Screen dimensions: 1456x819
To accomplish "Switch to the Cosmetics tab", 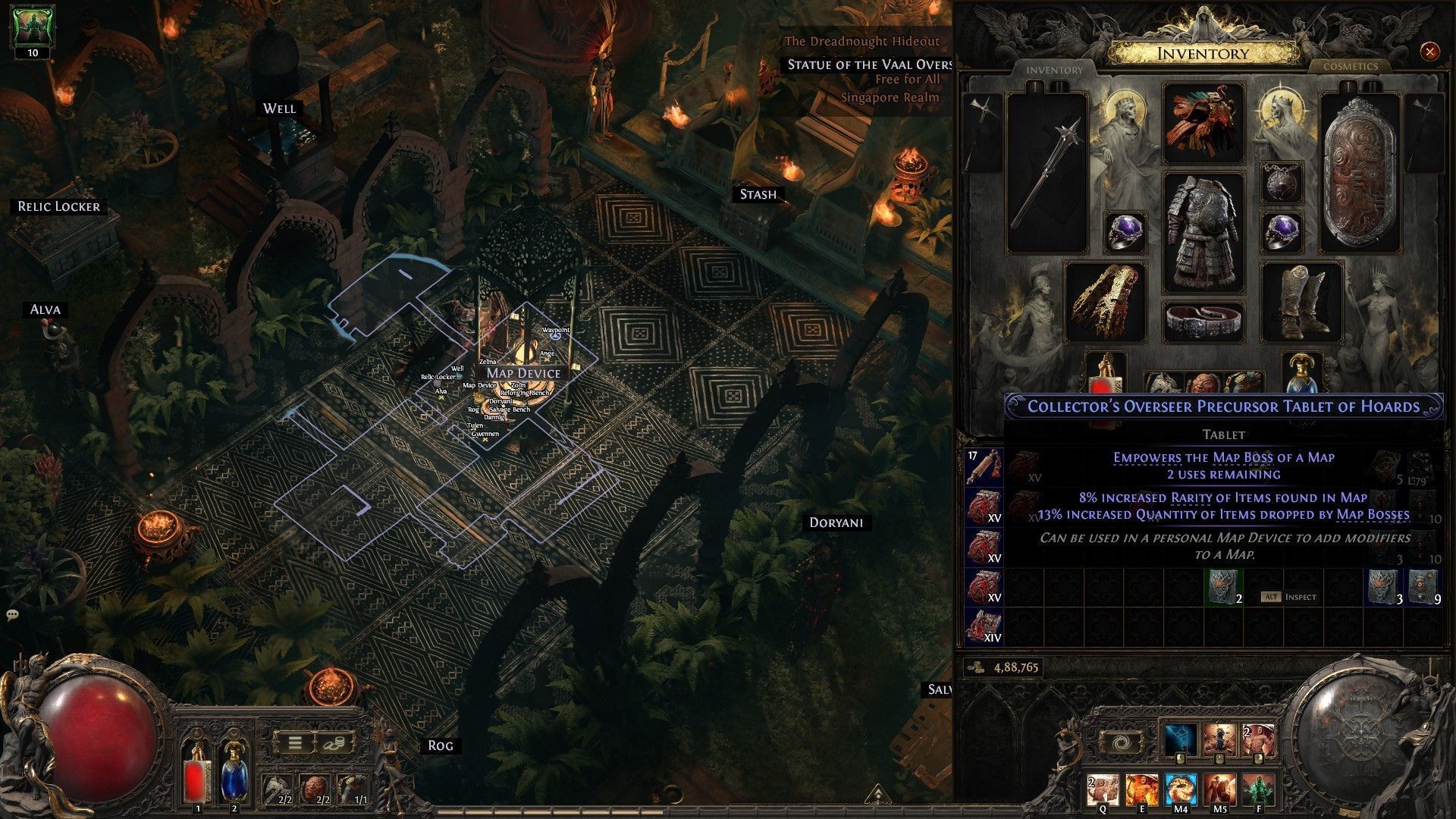I will point(1350,67).
